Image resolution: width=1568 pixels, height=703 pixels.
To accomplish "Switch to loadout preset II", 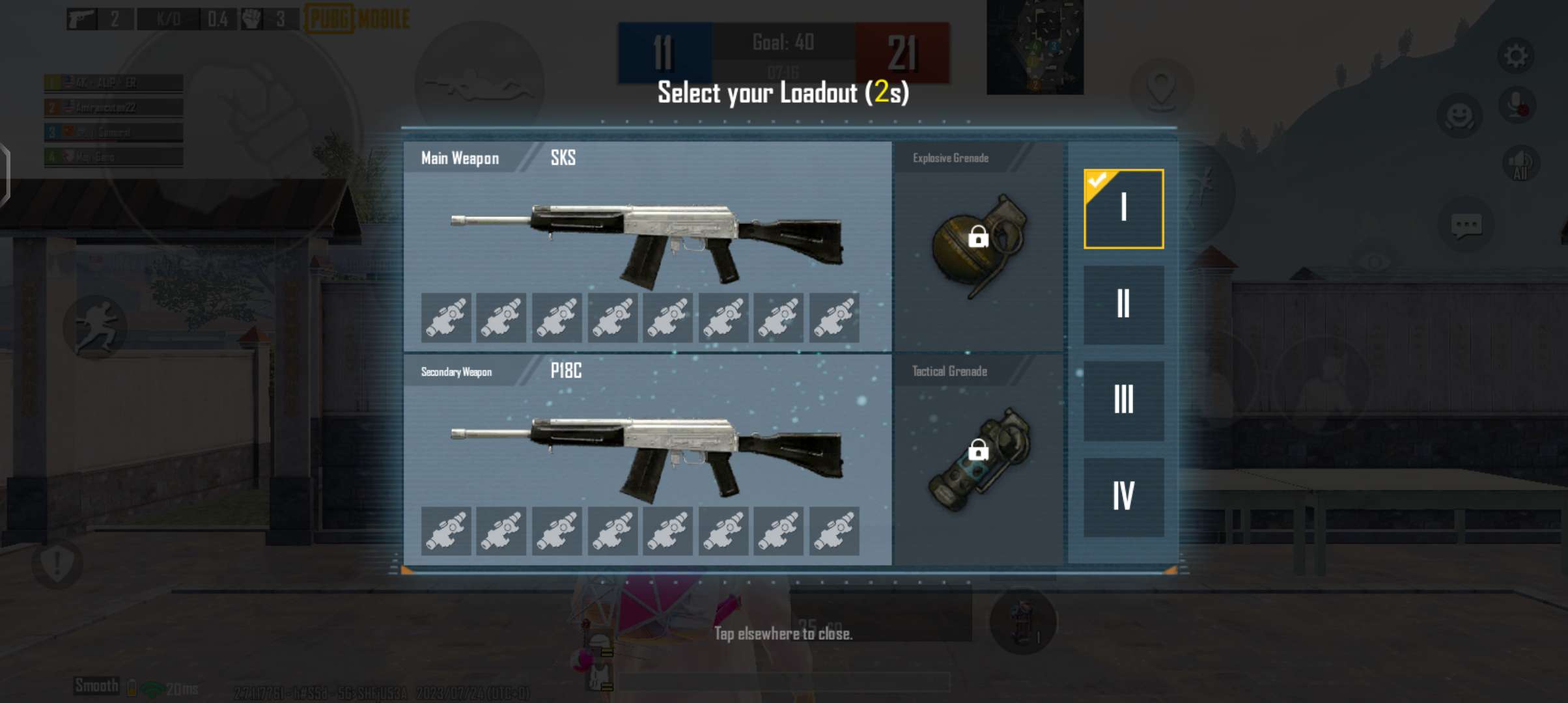I will 1123,304.
